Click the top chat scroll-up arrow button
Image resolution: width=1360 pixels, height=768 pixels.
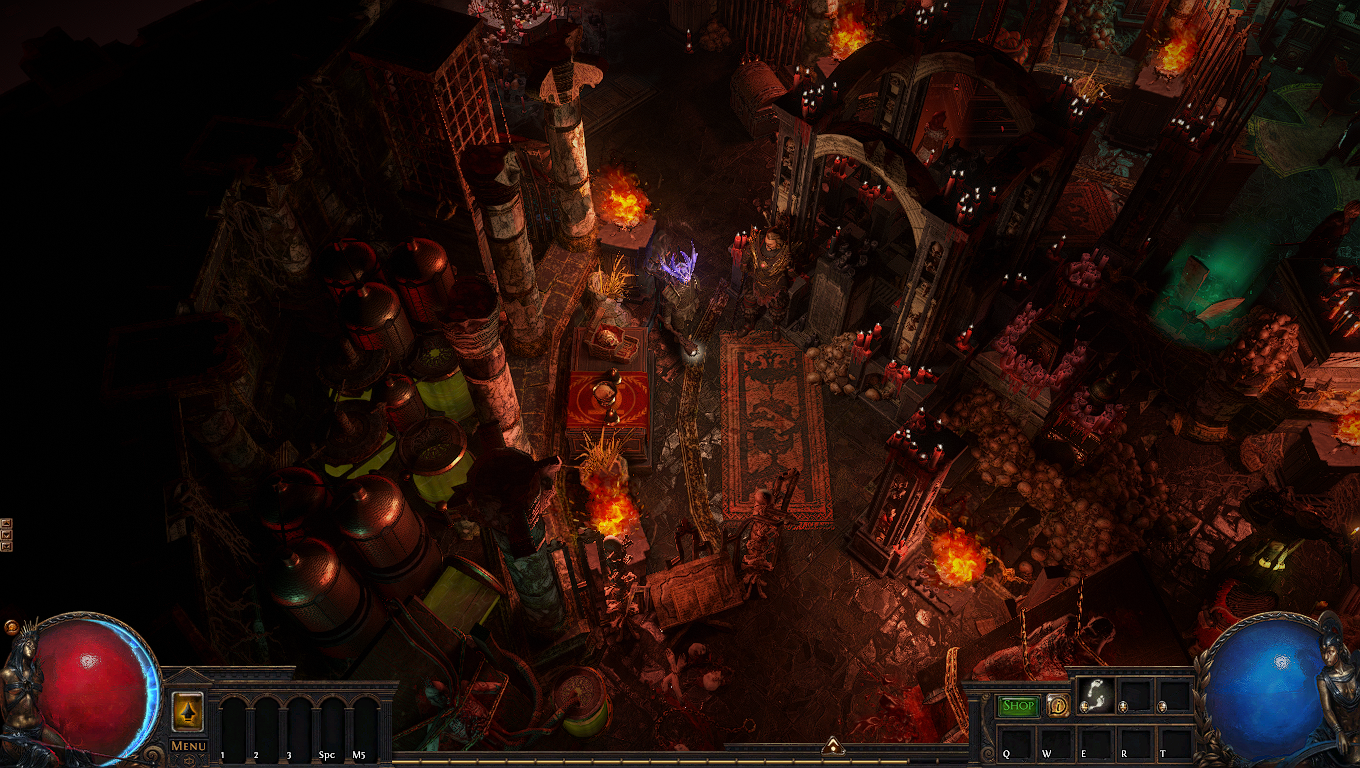[x=6, y=523]
